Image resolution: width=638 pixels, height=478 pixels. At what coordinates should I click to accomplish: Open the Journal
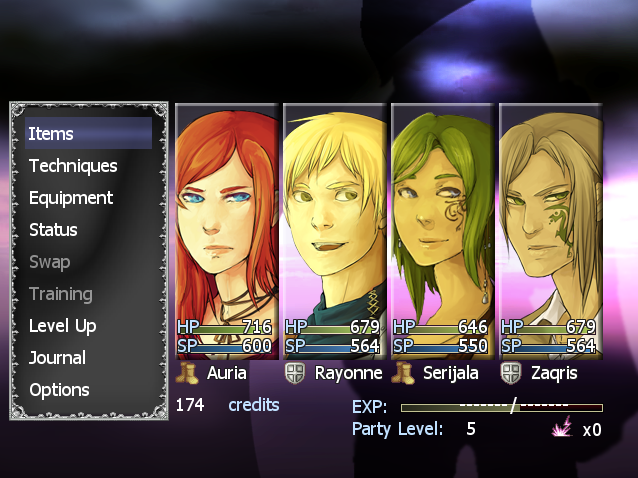(x=57, y=358)
